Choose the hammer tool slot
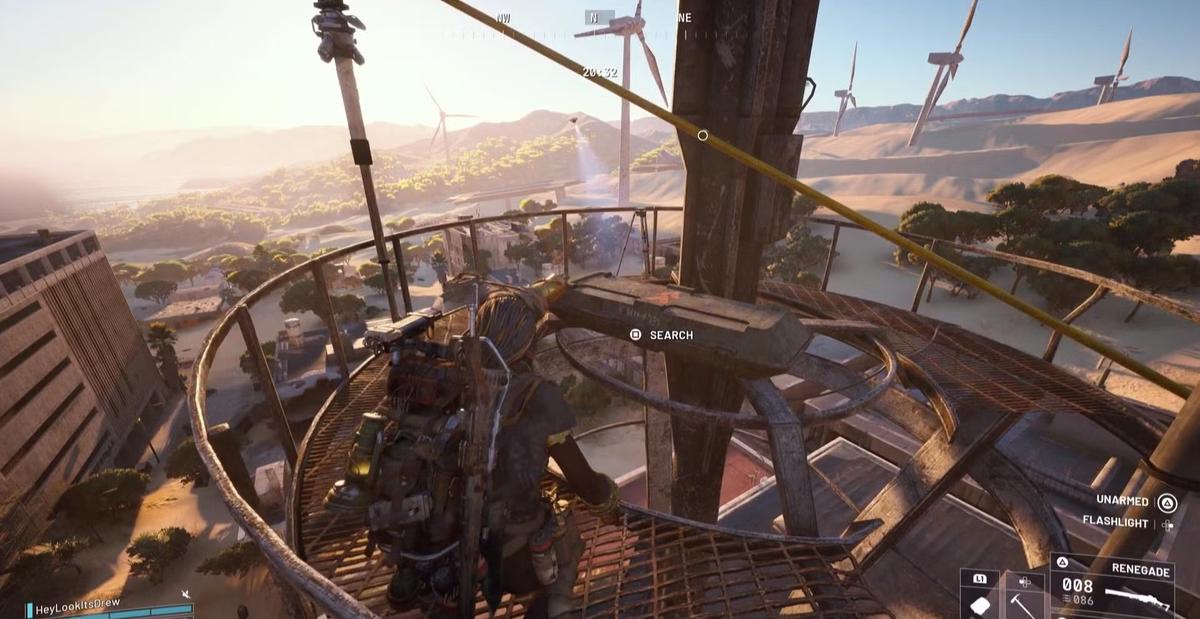This screenshot has width=1200, height=619. pyautogui.click(x=1024, y=603)
